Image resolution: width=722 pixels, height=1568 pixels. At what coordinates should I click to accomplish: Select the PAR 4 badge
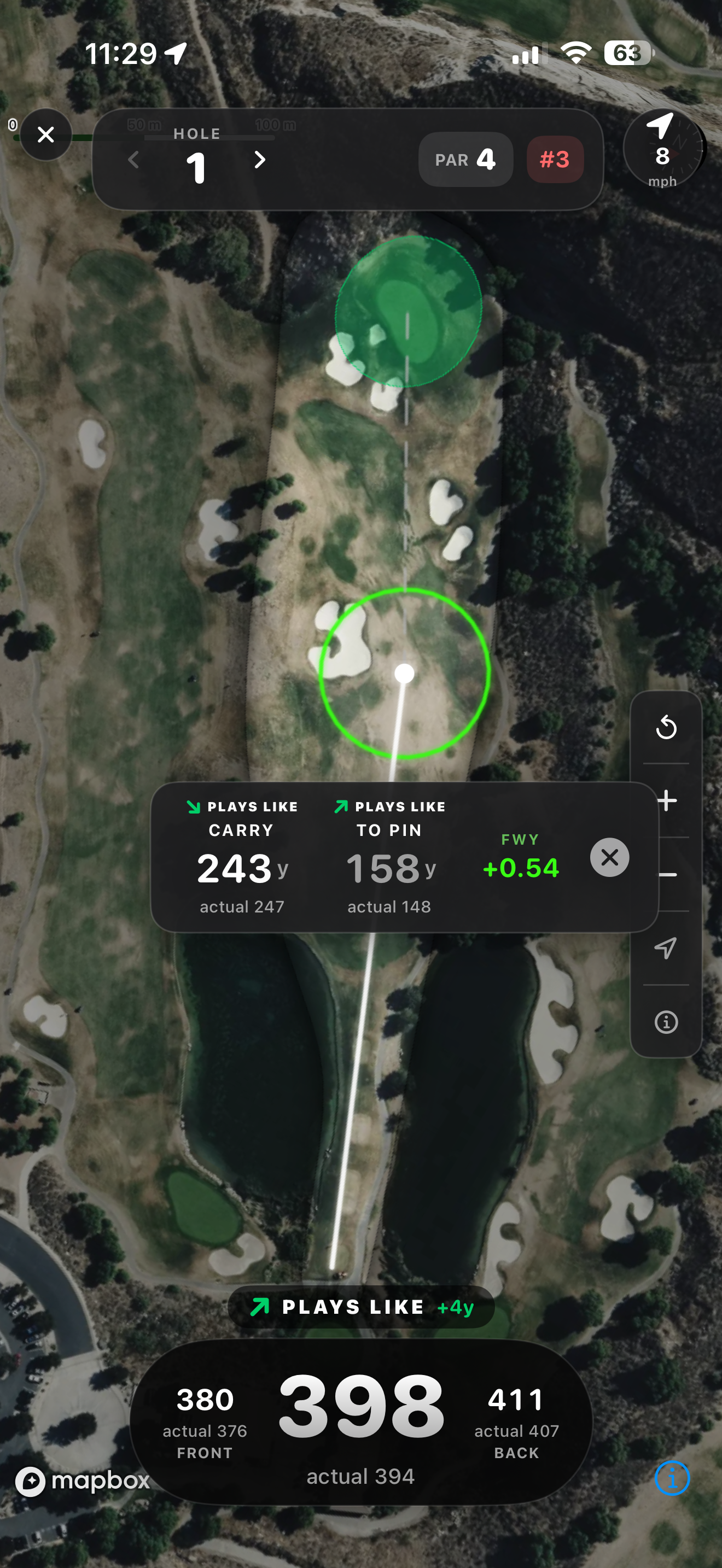pyautogui.click(x=465, y=160)
